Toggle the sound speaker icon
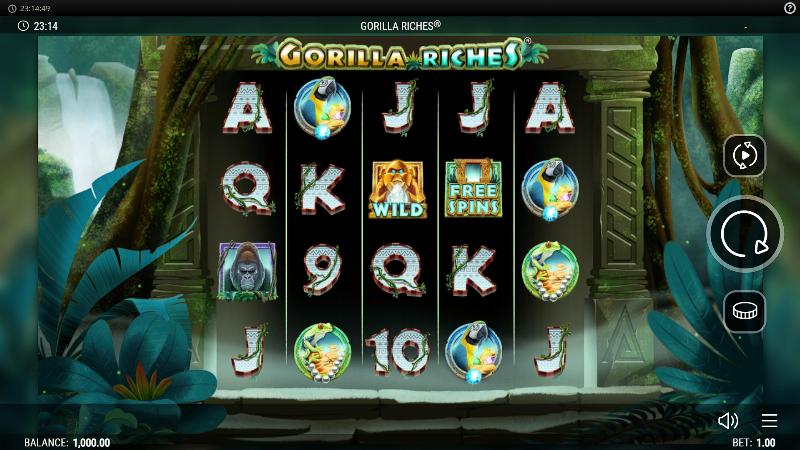The width and height of the screenshot is (800, 450). (x=728, y=421)
